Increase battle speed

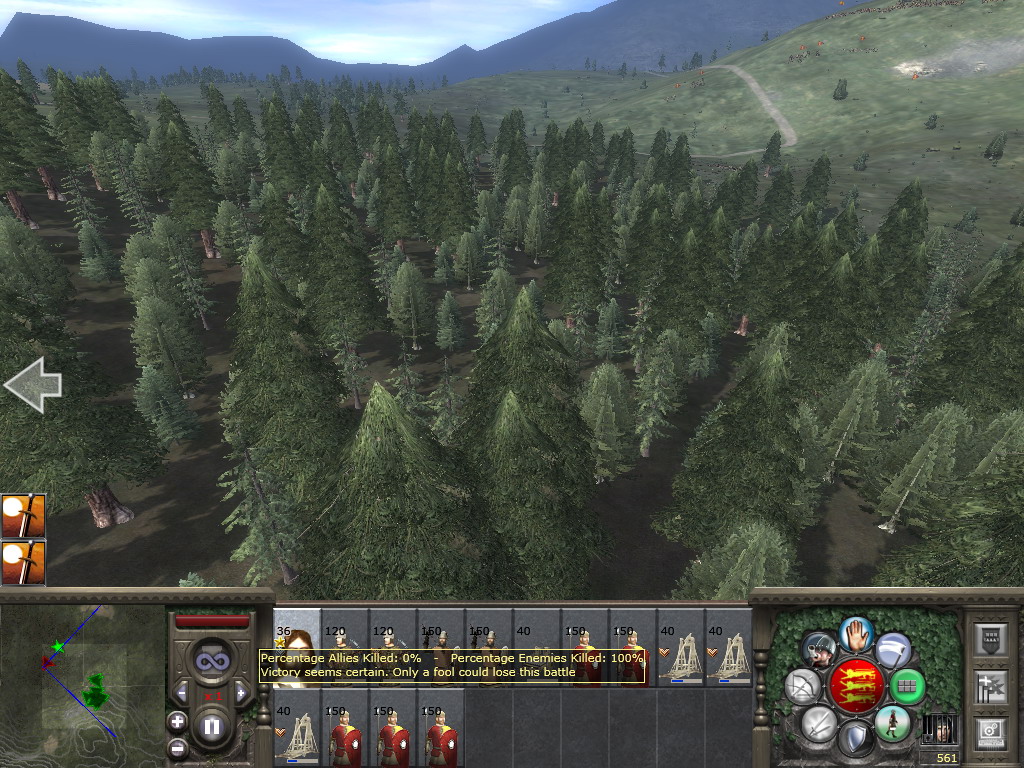(x=241, y=693)
